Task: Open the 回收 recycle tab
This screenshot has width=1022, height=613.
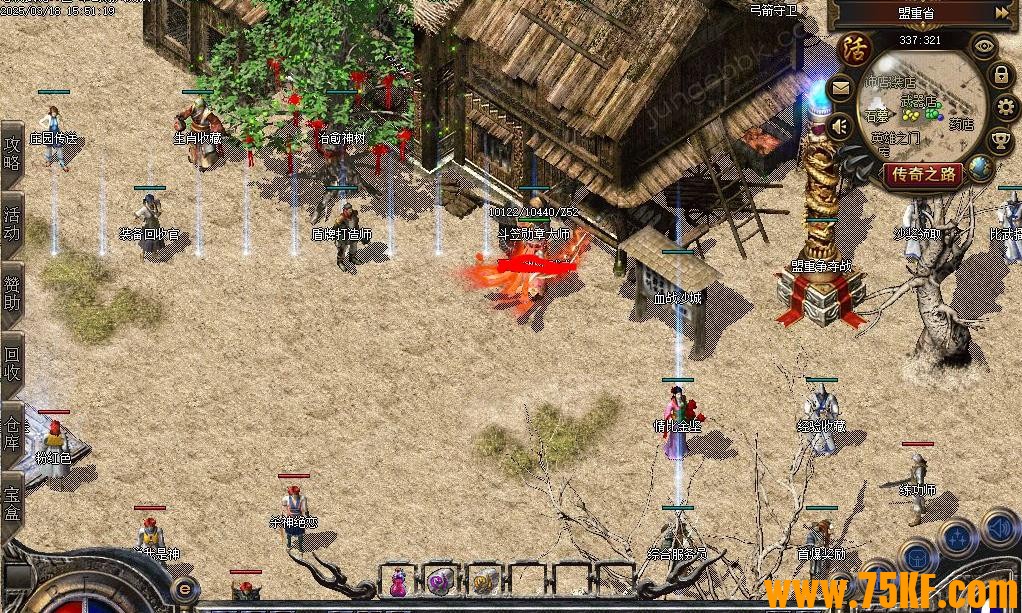Action: click(12, 362)
